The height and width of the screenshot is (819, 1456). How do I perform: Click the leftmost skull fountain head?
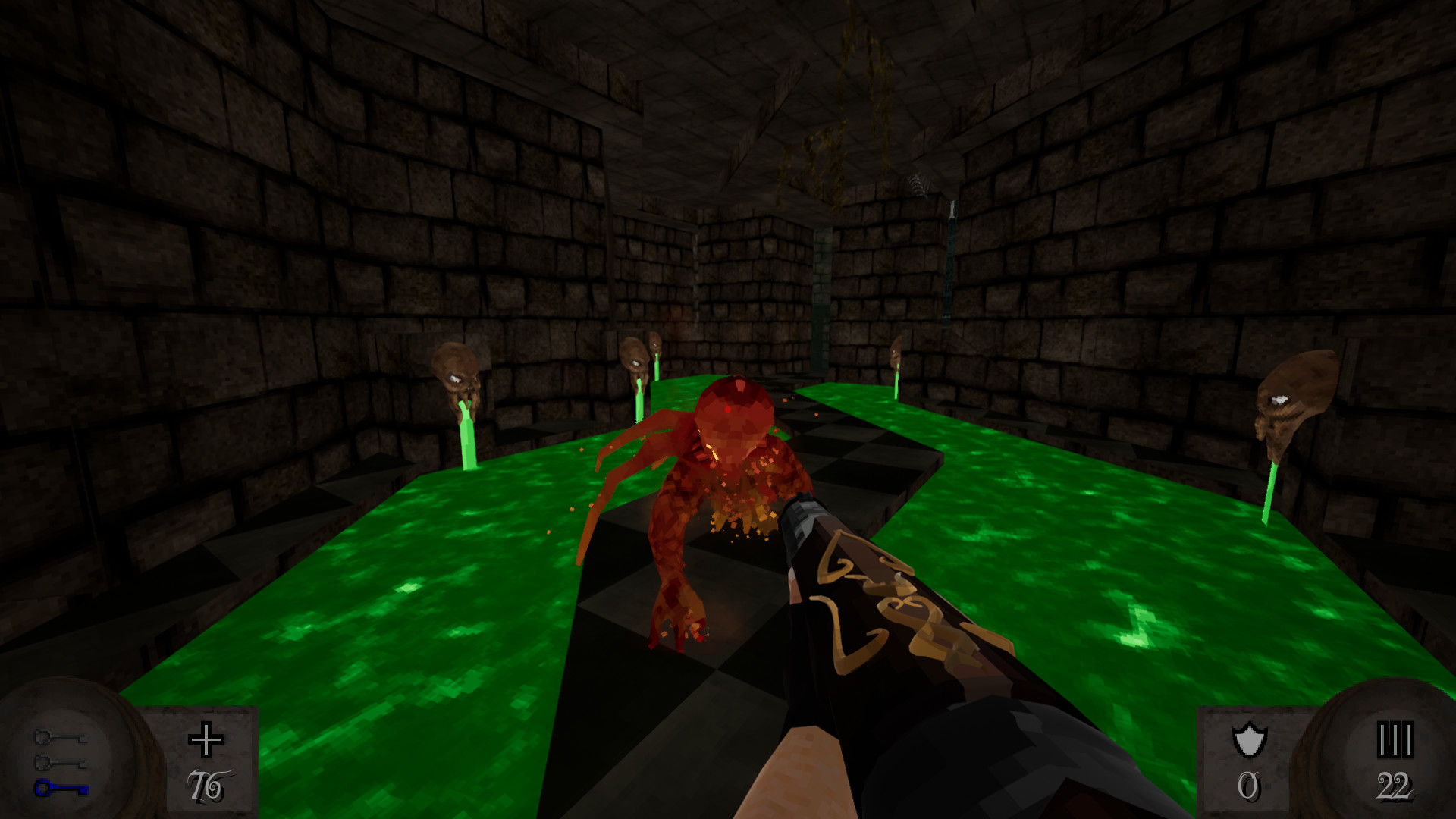pos(453,372)
